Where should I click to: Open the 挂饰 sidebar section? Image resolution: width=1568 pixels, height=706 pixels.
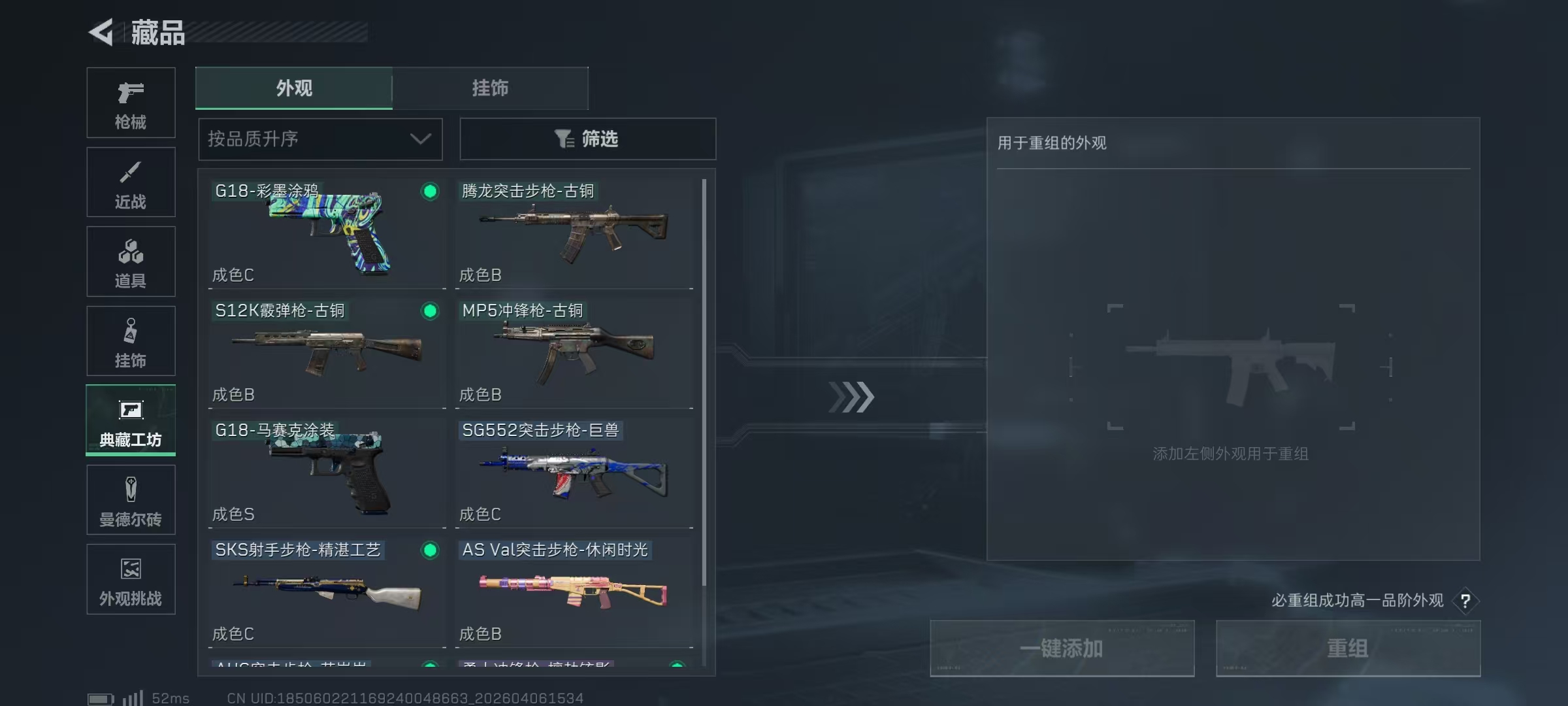(x=131, y=341)
